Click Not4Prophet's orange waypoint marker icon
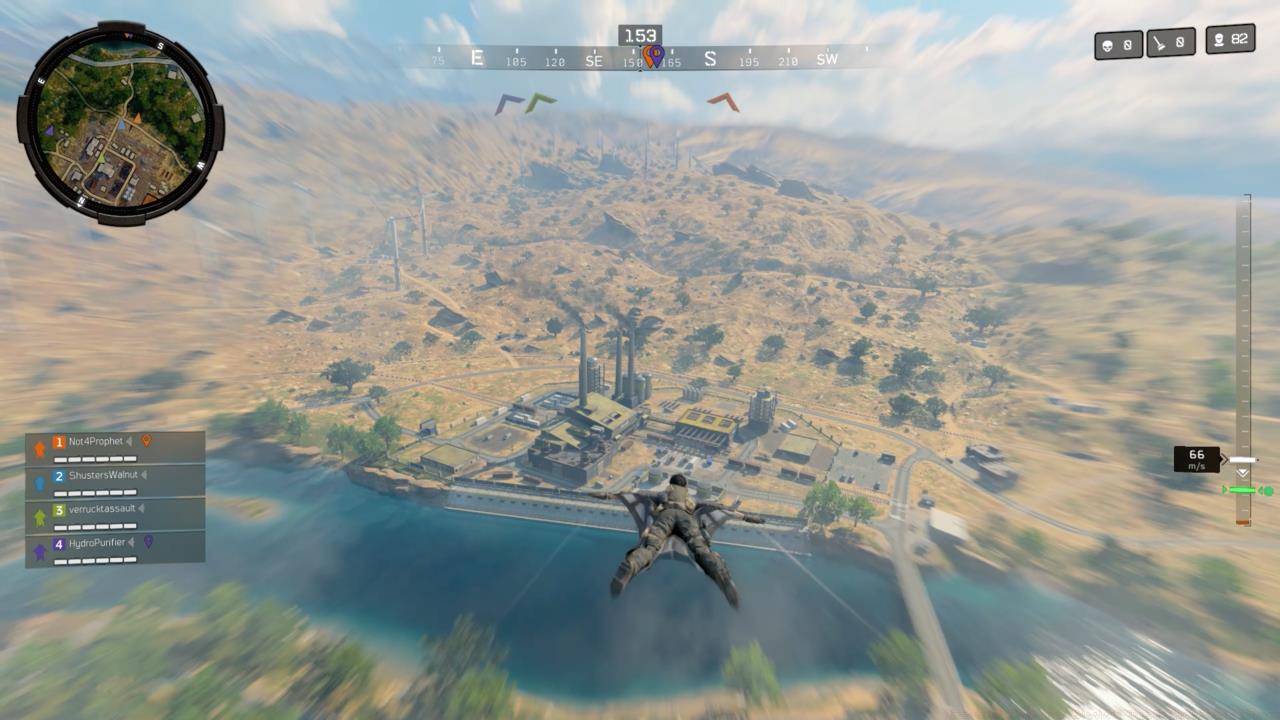Screen dimensions: 1280x720 coord(147,440)
